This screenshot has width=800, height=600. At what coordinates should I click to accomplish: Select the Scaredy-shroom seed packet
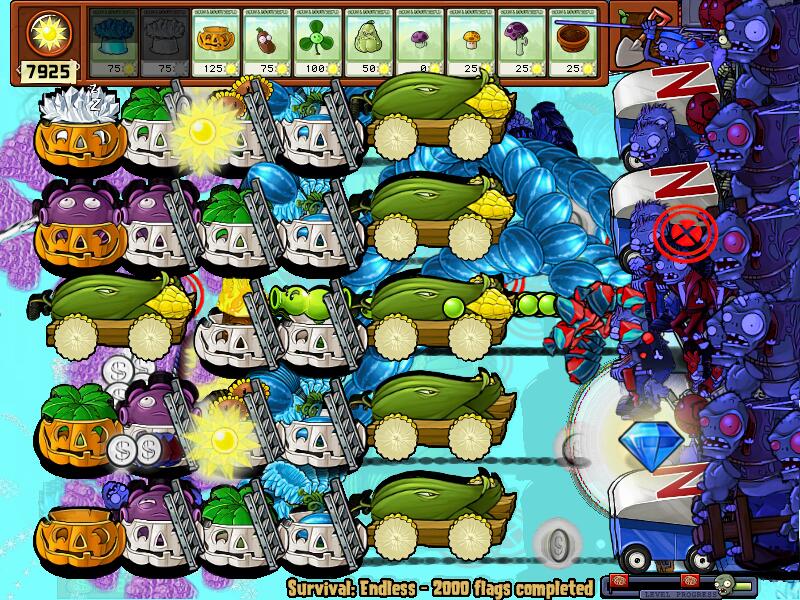(x=521, y=41)
